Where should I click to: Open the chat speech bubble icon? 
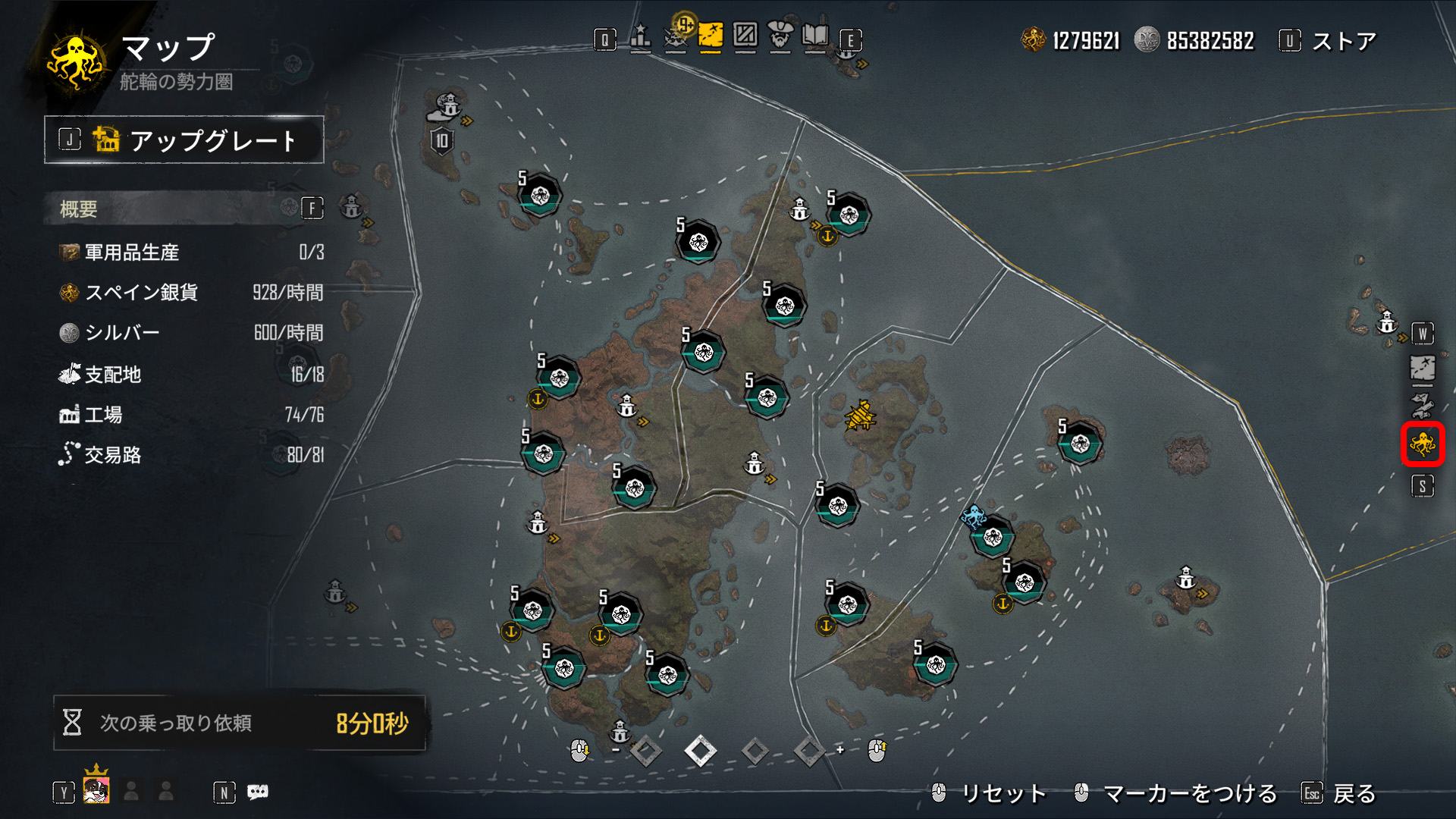coord(258,792)
